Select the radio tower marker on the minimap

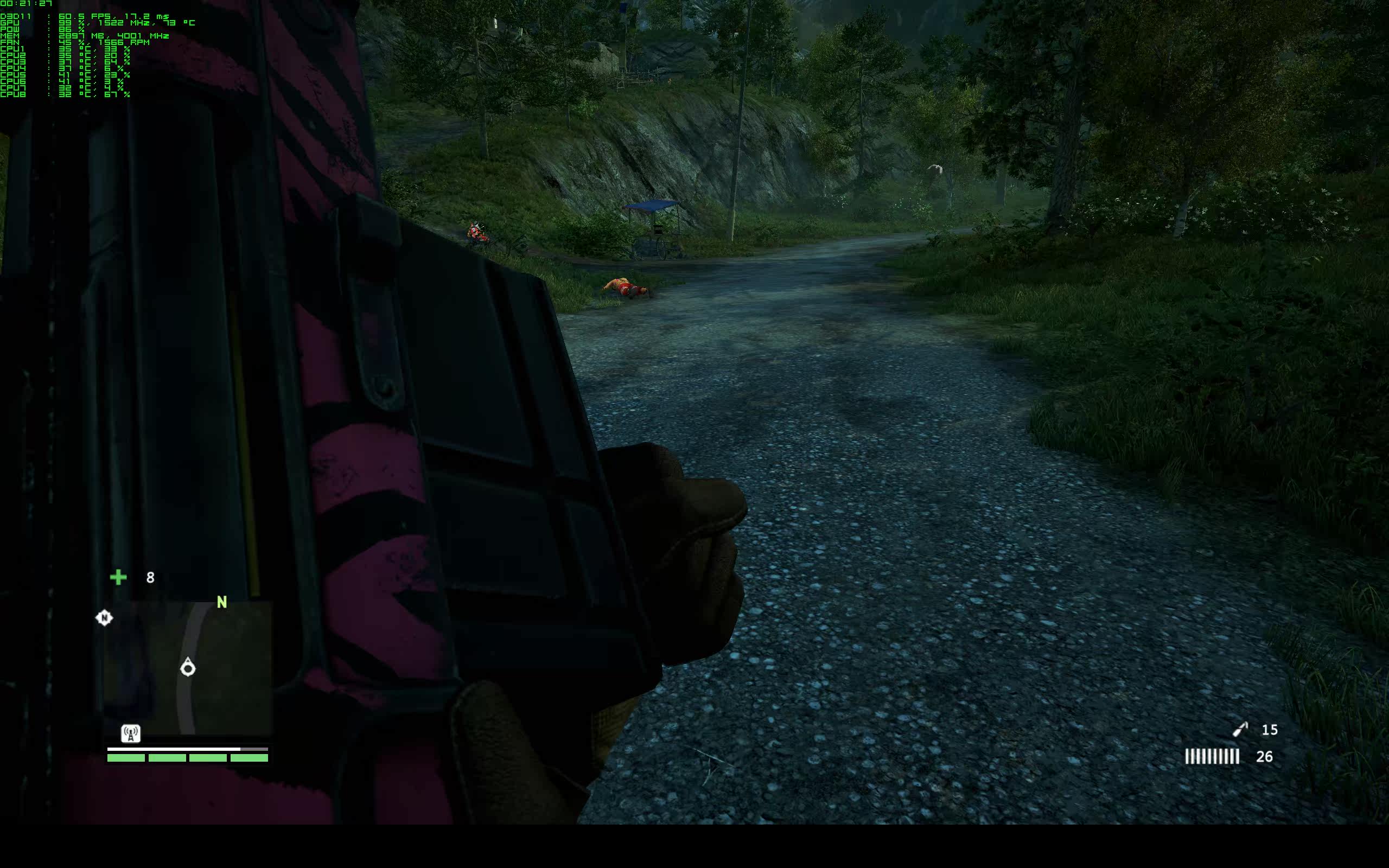pos(131,733)
